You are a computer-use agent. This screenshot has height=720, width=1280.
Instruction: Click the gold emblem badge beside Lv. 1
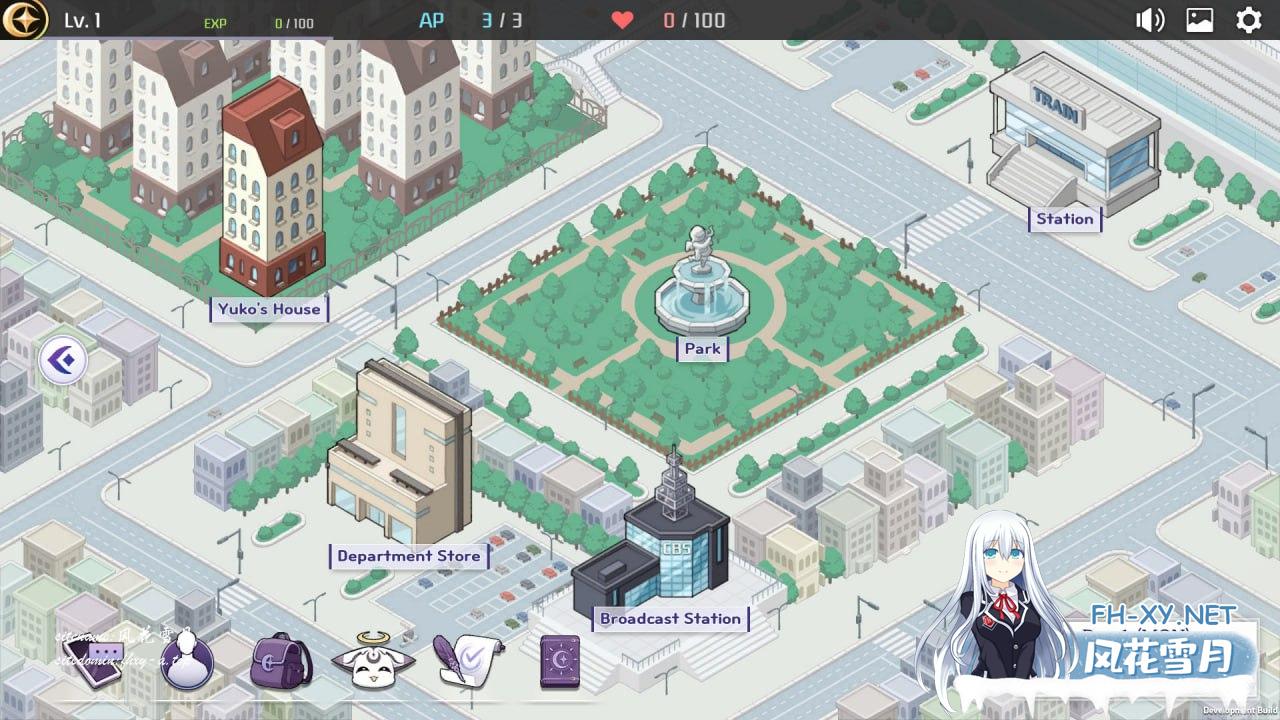point(24,20)
